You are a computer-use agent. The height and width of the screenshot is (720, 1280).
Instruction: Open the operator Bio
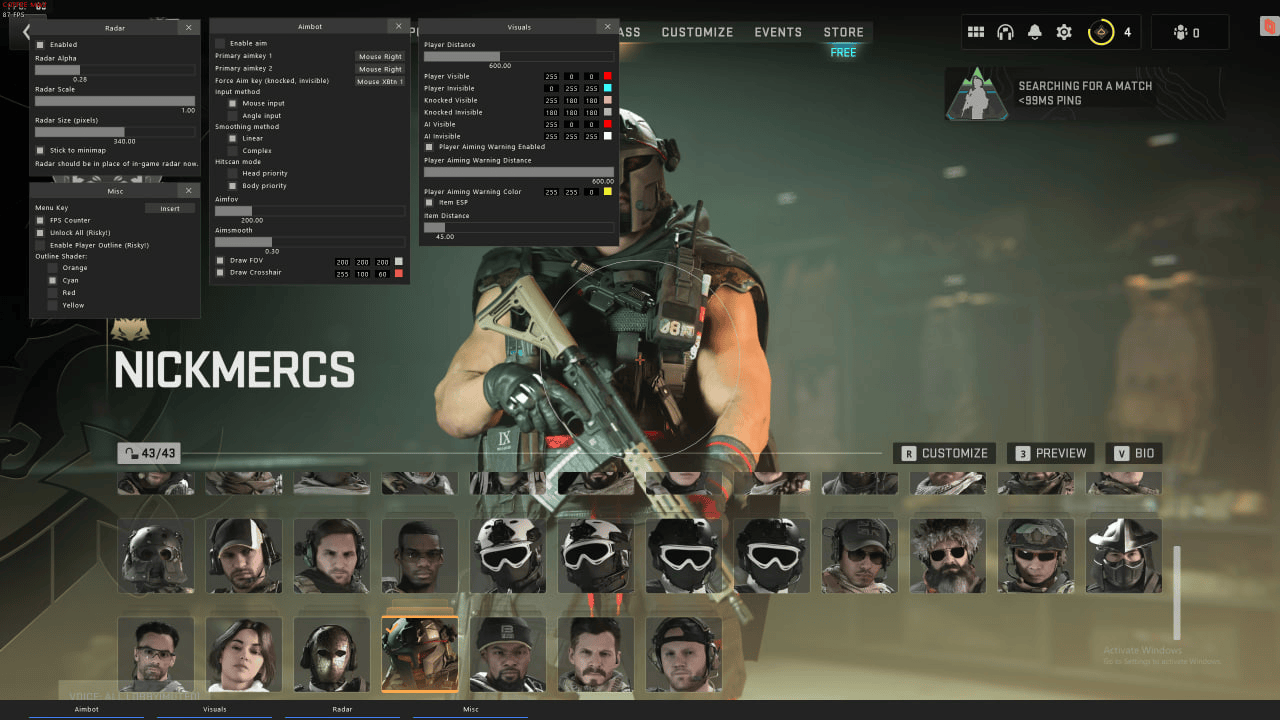point(1134,453)
